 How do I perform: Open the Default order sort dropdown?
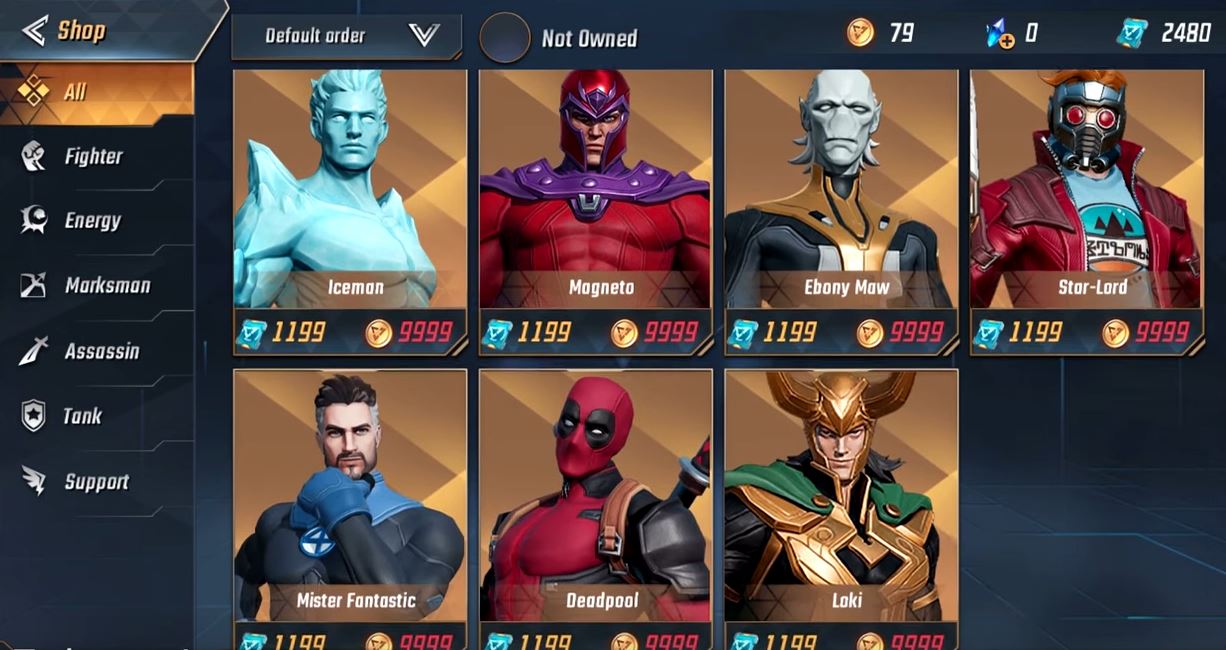(x=346, y=37)
